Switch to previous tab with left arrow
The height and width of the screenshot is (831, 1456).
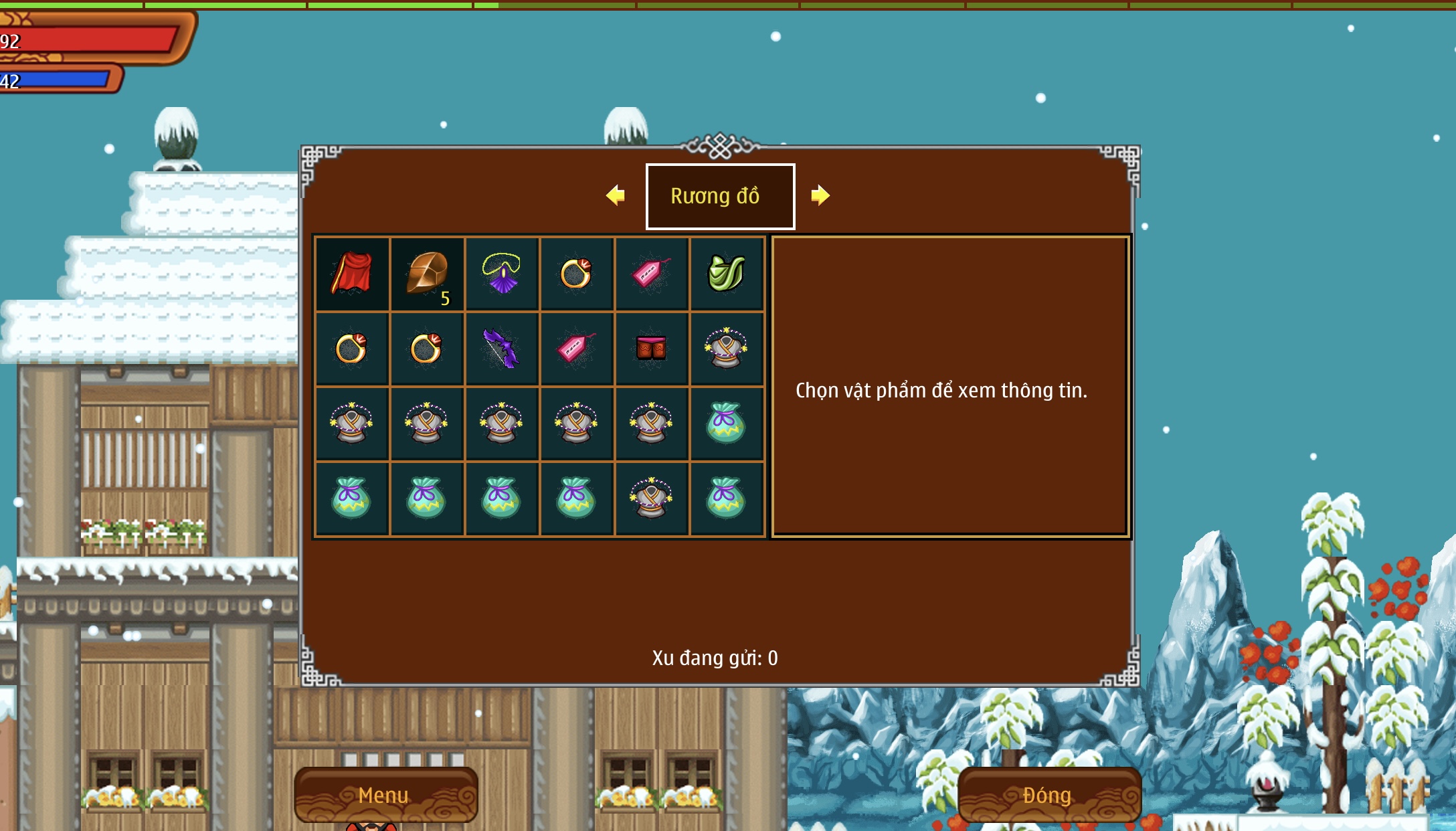point(616,195)
